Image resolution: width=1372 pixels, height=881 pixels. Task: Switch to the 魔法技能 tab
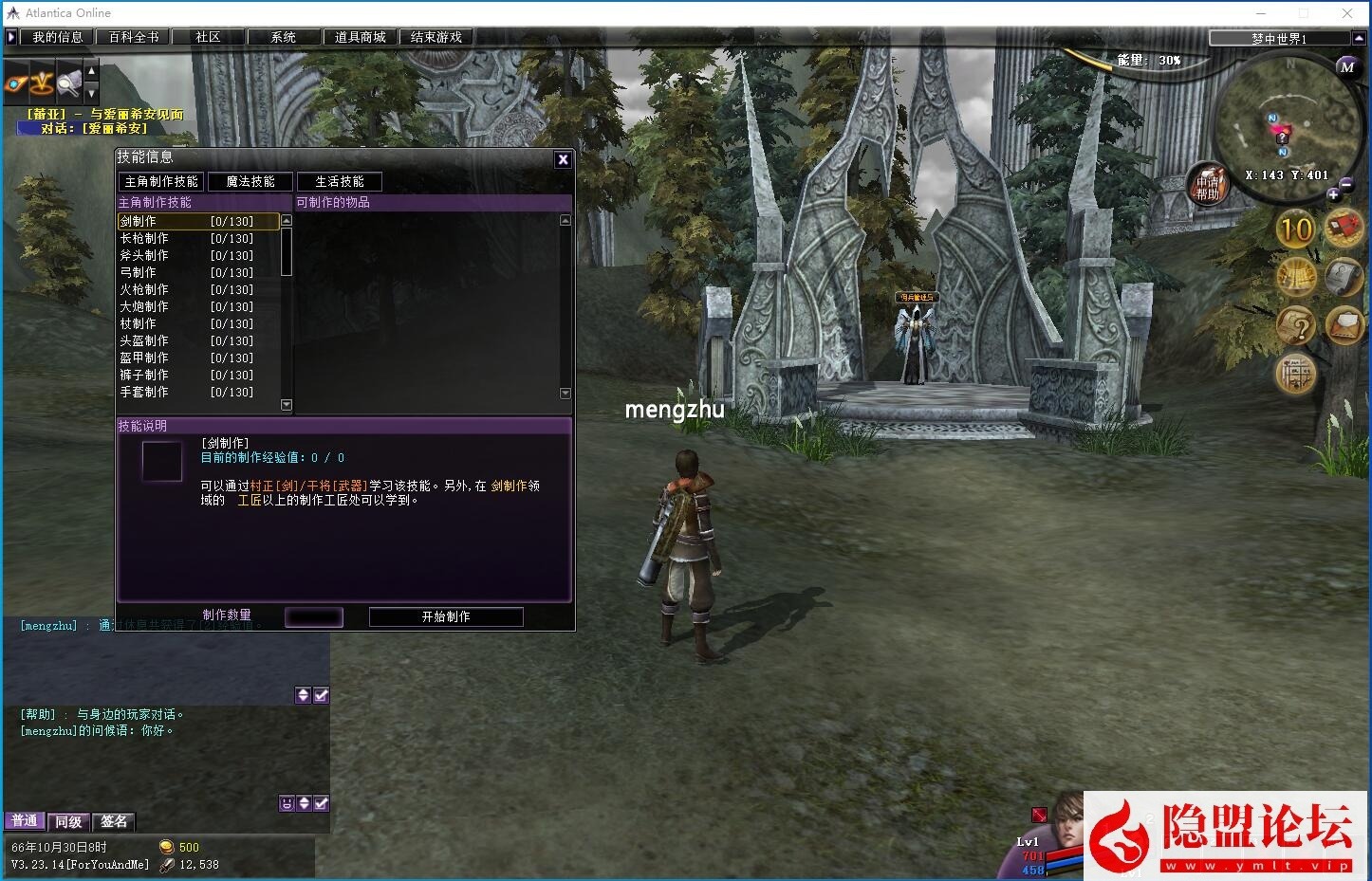(250, 181)
